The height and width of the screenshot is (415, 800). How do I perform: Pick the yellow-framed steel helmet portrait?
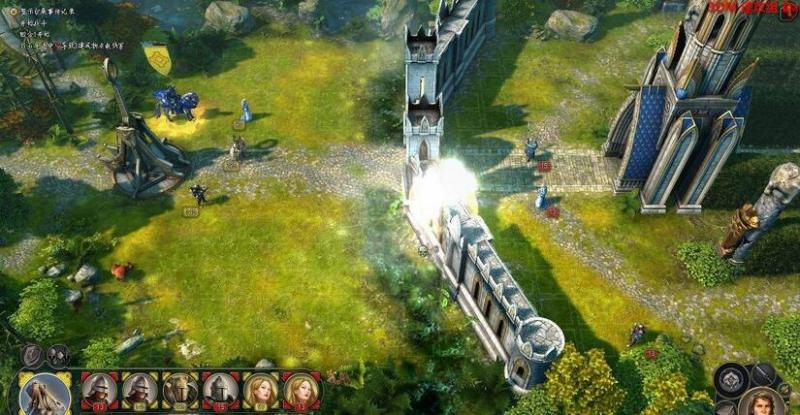pos(141,390)
